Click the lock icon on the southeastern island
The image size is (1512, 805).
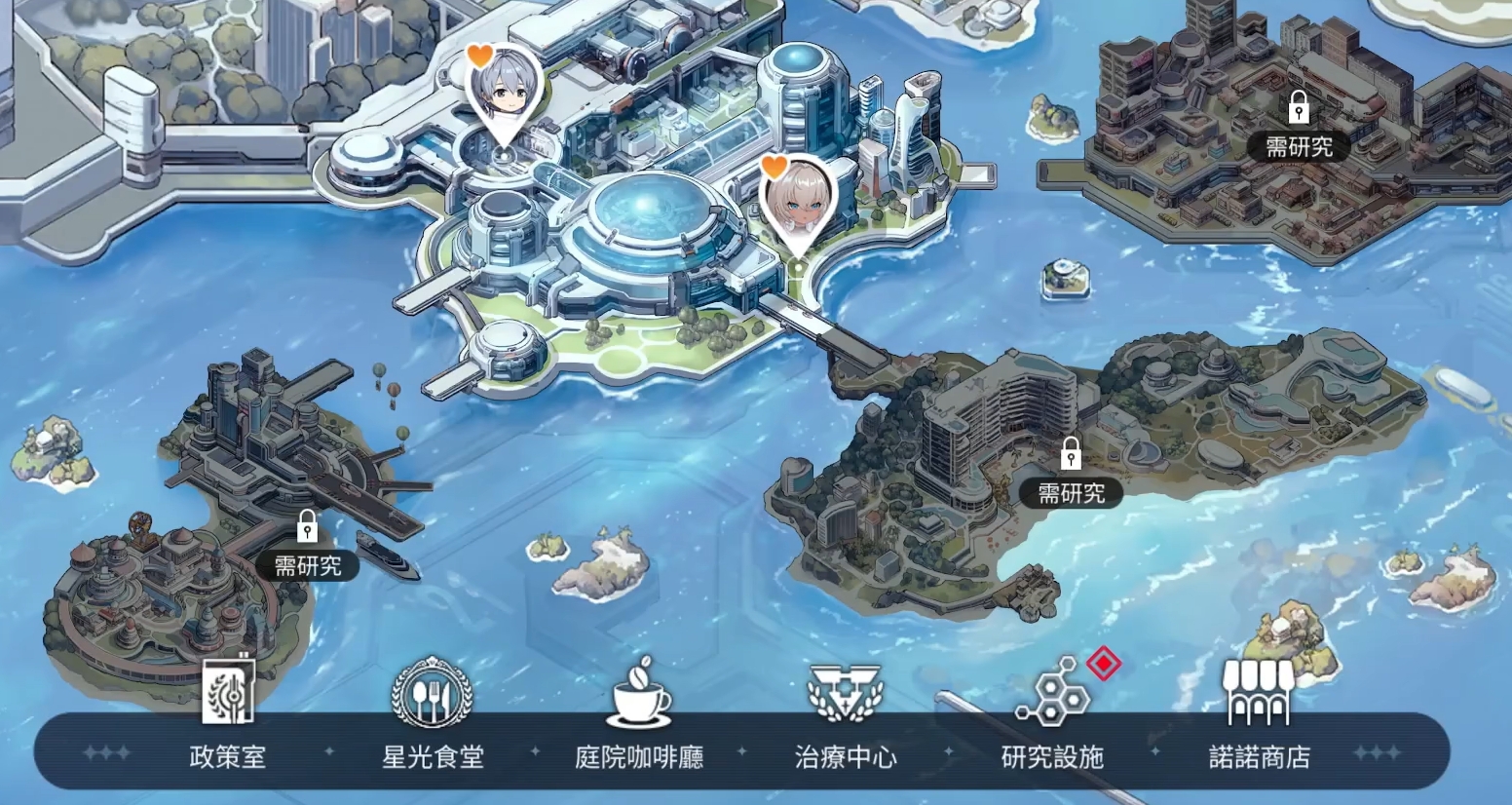1072,454
